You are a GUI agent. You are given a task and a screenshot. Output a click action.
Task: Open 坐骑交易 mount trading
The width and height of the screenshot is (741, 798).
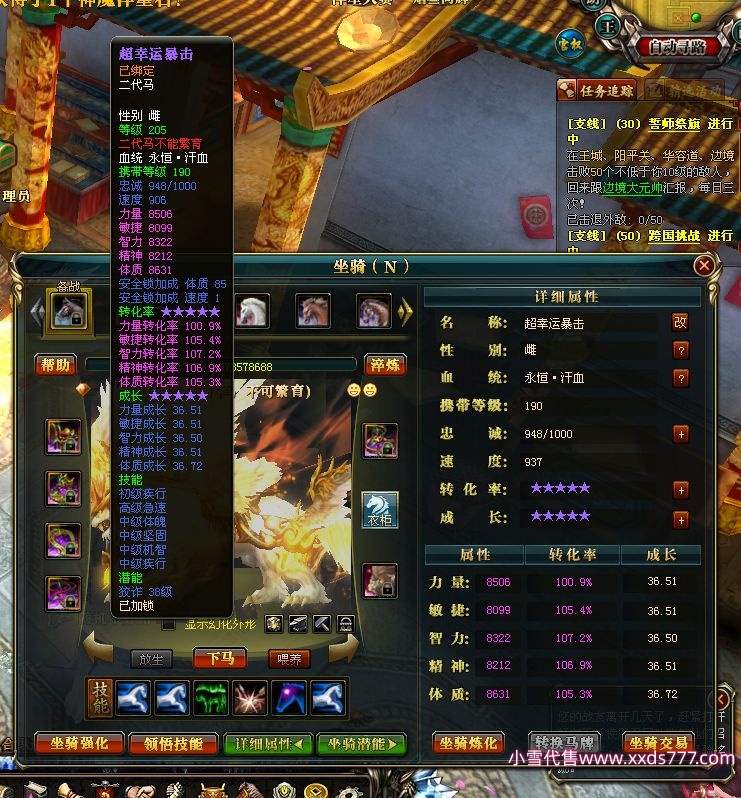coord(658,743)
